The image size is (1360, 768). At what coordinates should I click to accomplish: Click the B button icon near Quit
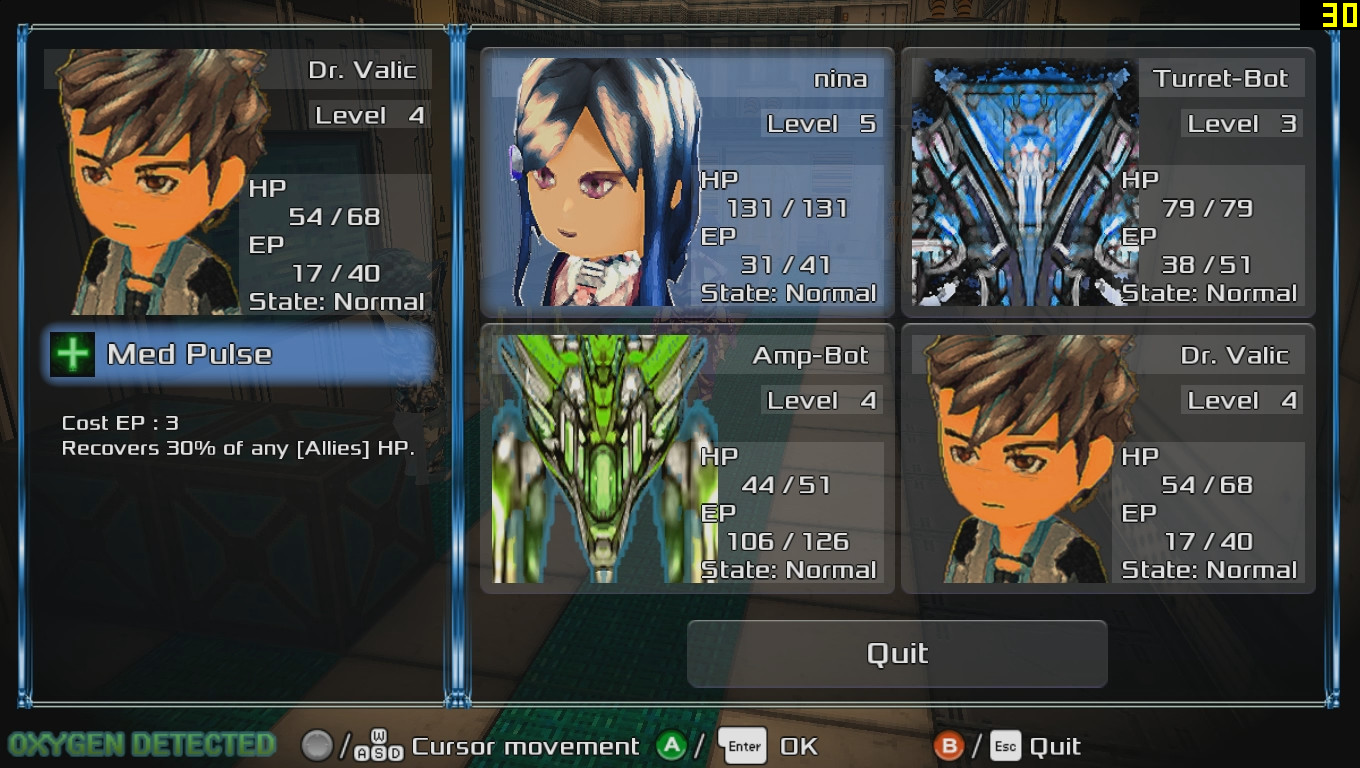(950, 746)
